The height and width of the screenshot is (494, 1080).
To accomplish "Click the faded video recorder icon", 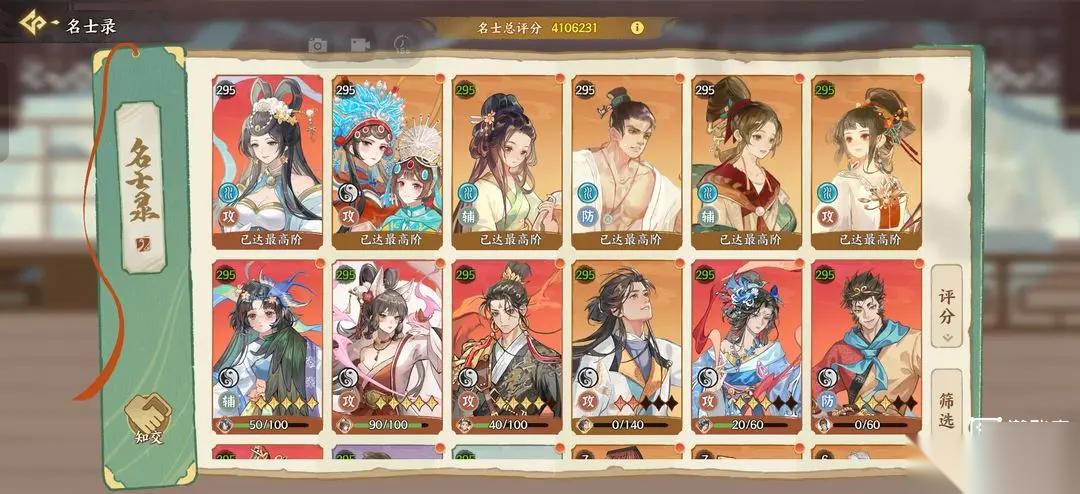I will coord(360,45).
